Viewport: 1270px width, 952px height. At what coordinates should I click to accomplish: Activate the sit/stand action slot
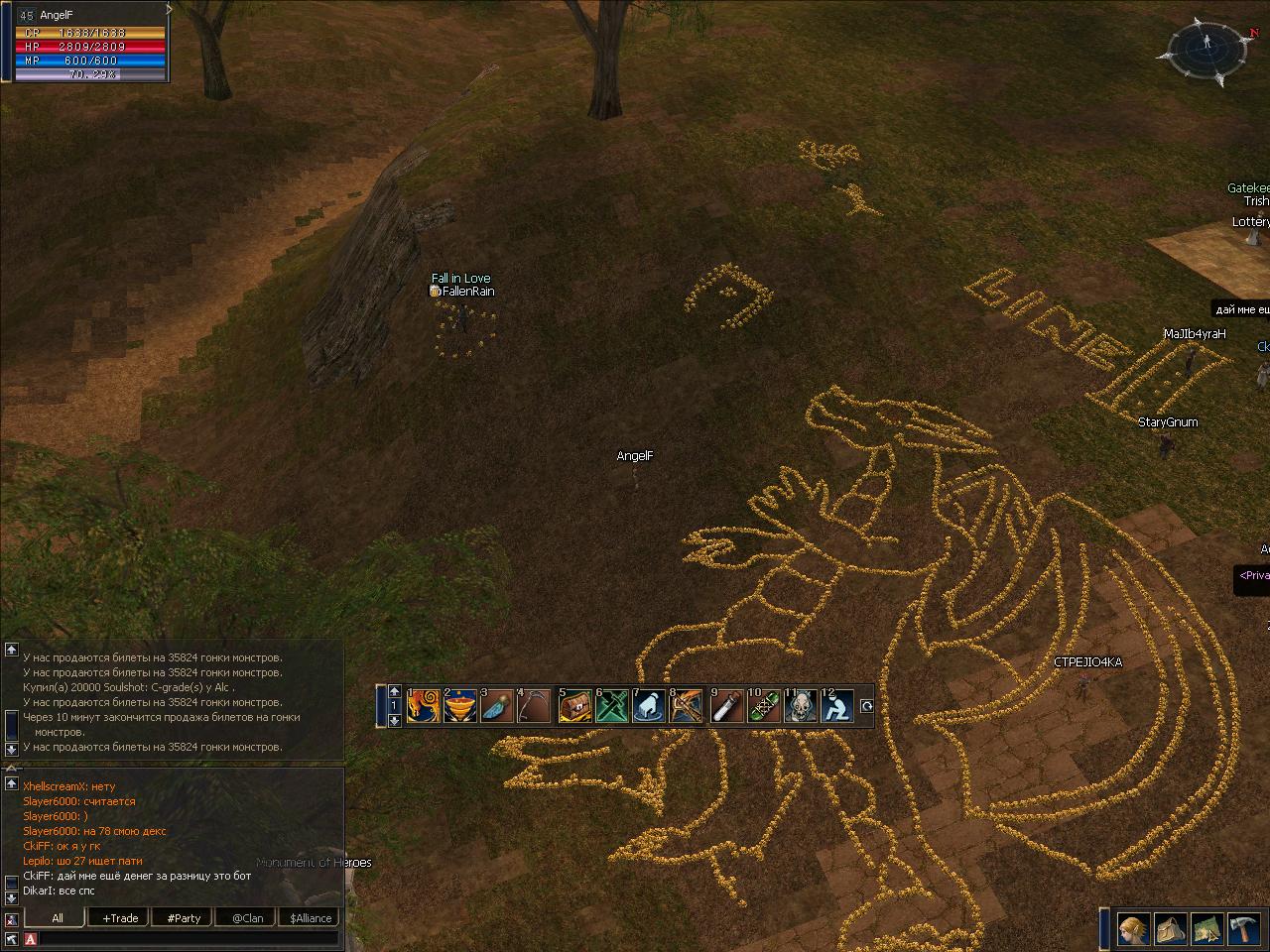point(837,706)
